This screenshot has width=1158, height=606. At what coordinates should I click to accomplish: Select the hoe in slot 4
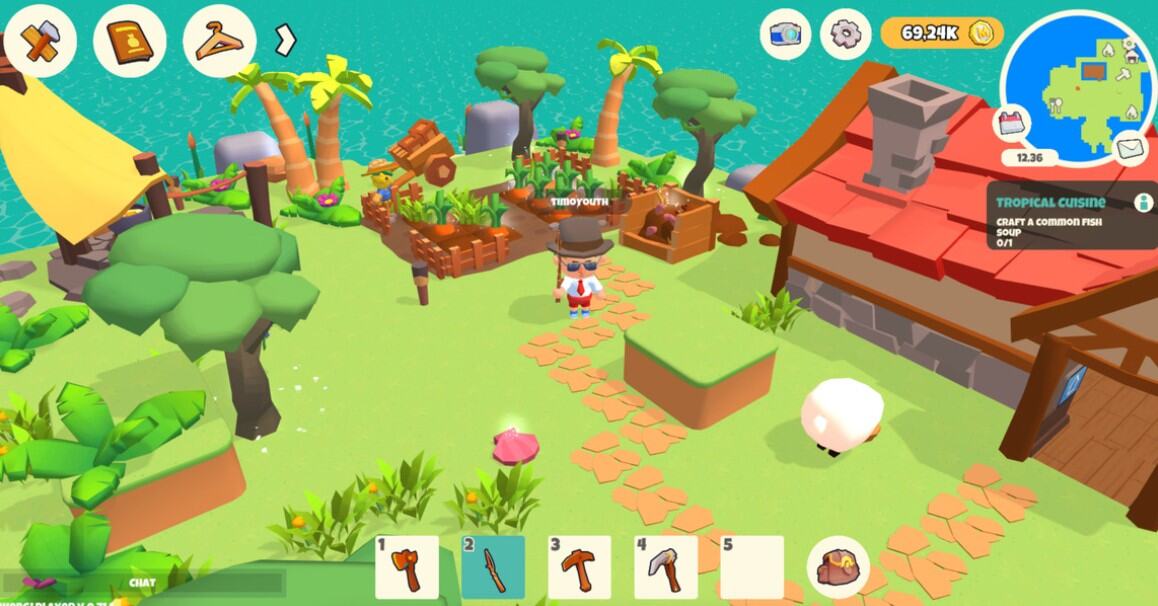[666, 567]
